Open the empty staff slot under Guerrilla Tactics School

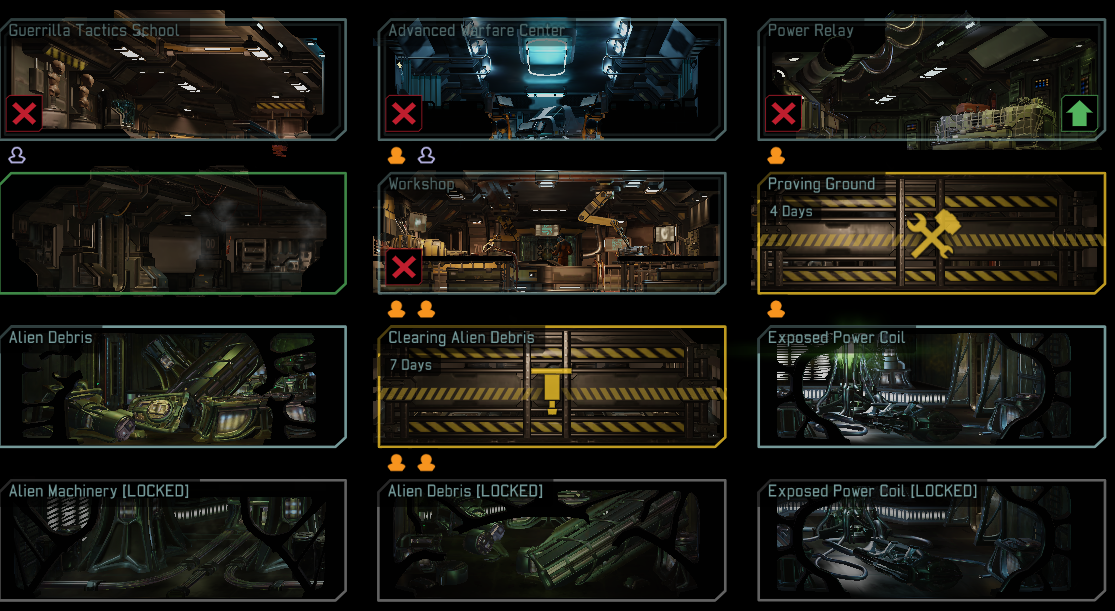(x=17, y=155)
